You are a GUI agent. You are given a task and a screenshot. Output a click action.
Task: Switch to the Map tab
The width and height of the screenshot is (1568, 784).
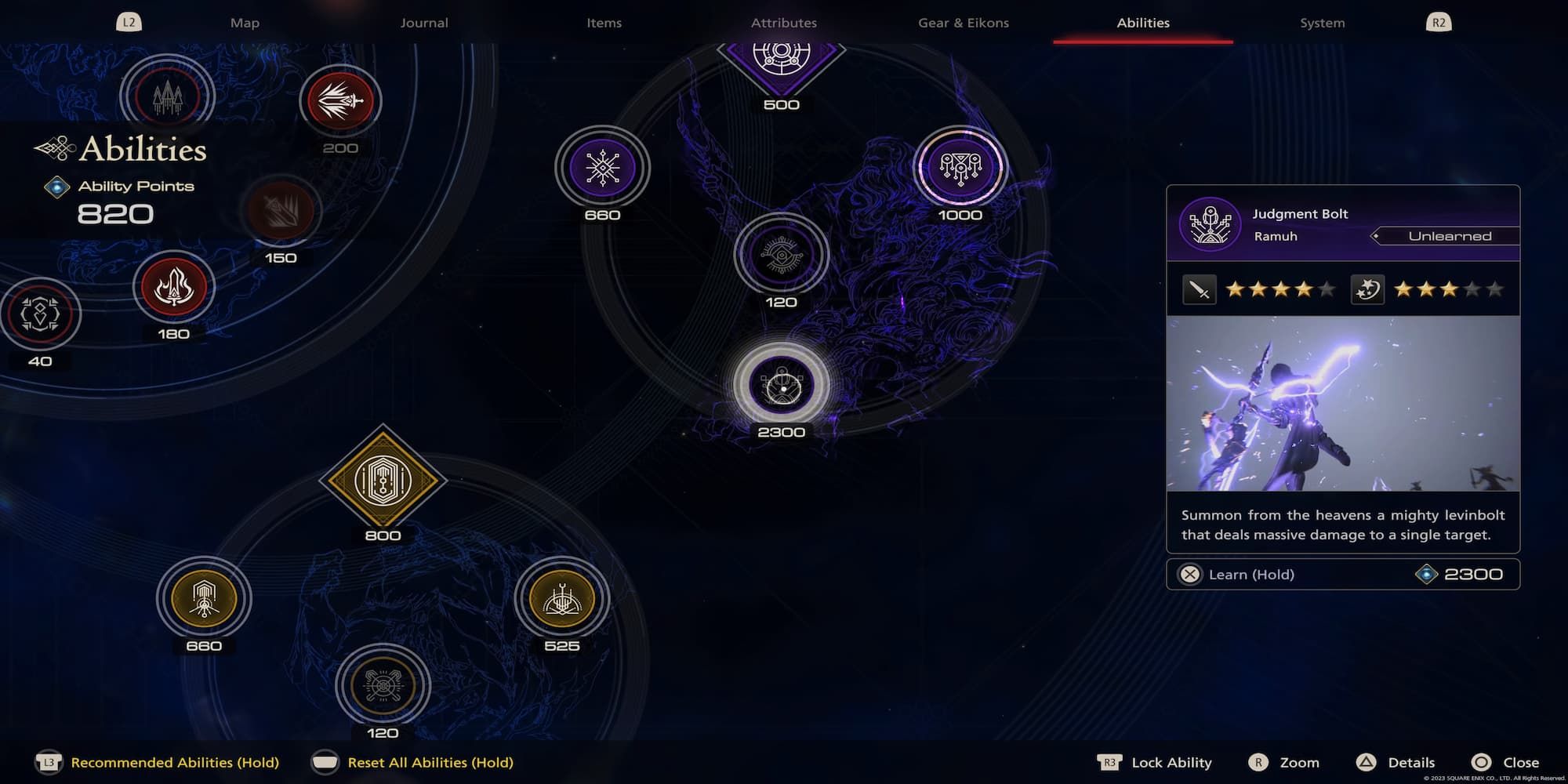[x=245, y=23]
